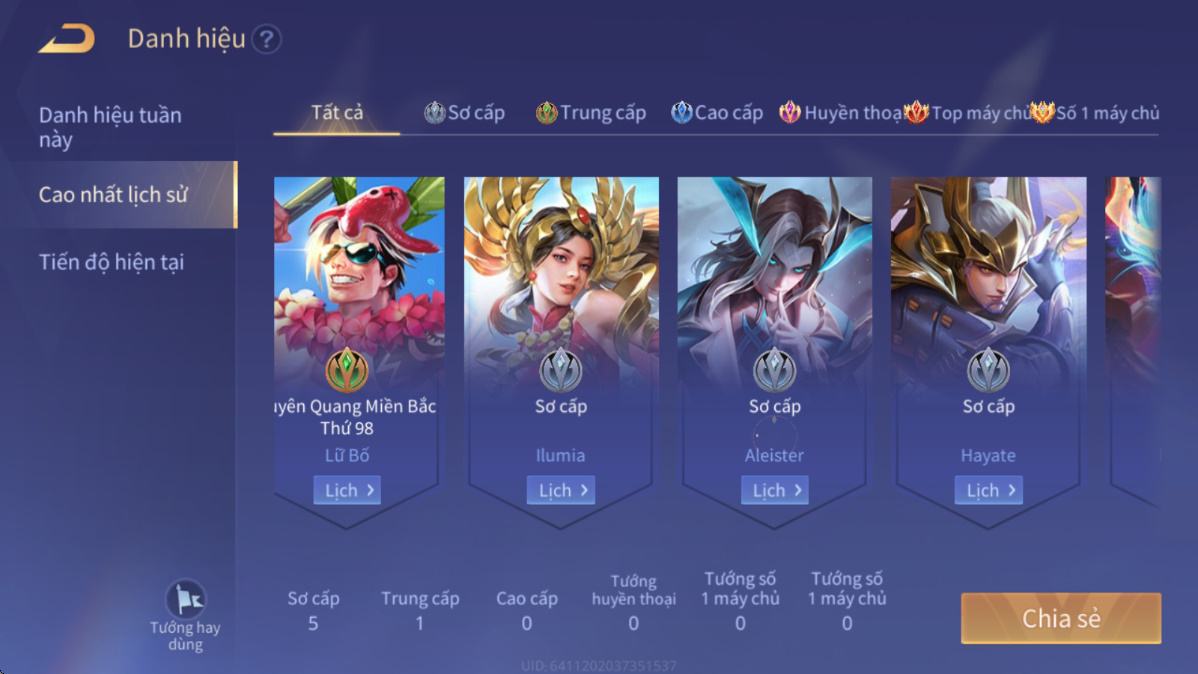Viewport: 1198px width, 674px height.
Task: View Aleister's Lịch history button
Action: [775, 490]
